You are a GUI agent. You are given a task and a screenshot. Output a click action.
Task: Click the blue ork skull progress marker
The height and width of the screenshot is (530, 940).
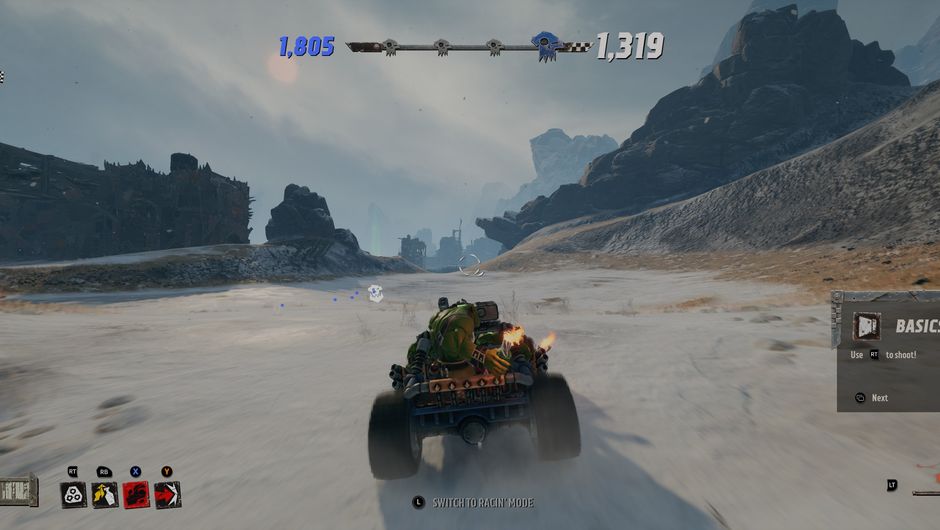point(544,45)
